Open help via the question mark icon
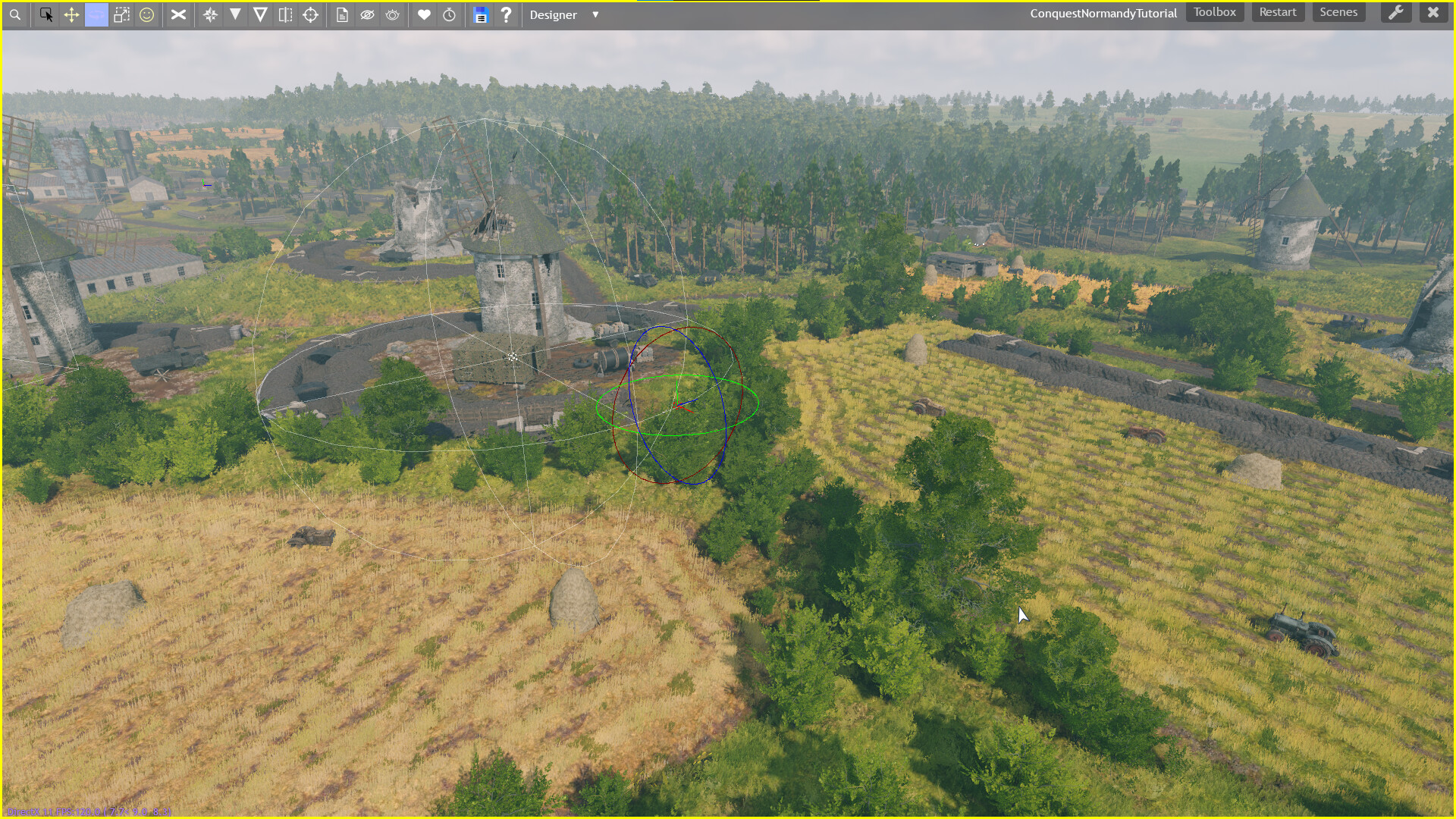This screenshot has height=819, width=1456. 507,14
